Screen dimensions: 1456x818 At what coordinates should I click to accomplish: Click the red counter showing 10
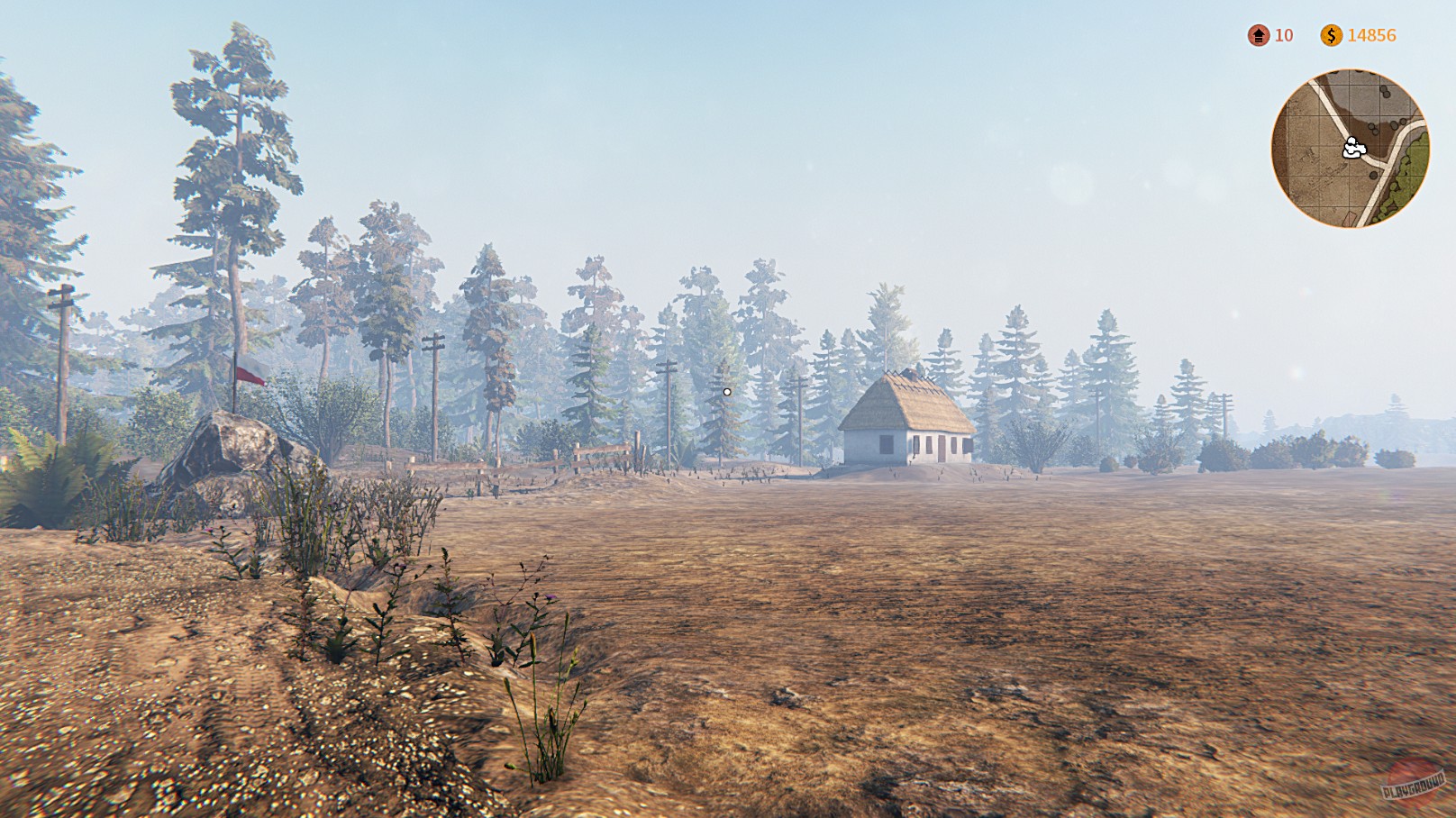tap(1283, 37)
